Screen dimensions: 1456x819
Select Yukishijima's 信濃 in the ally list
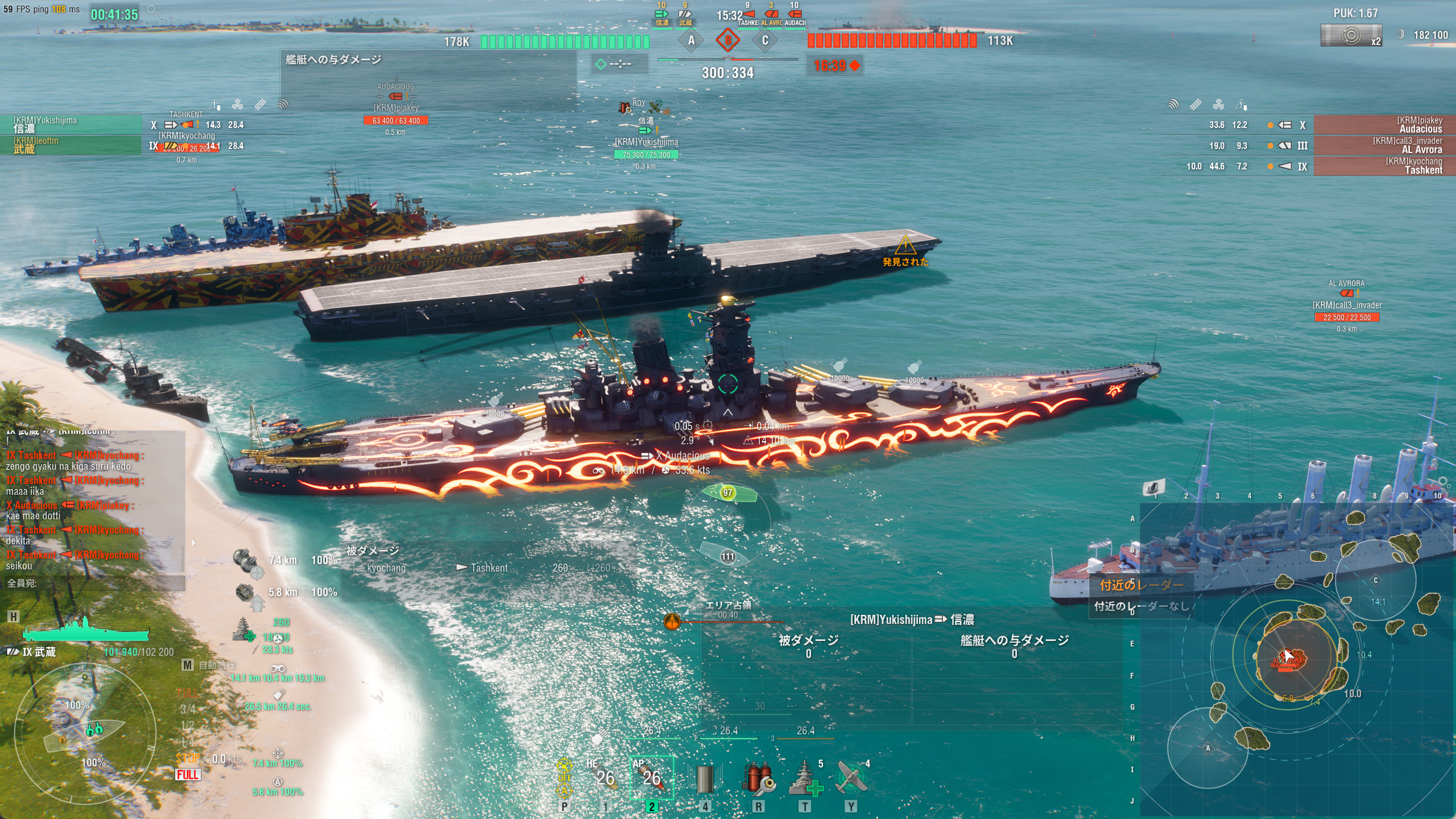pos(71,125)
